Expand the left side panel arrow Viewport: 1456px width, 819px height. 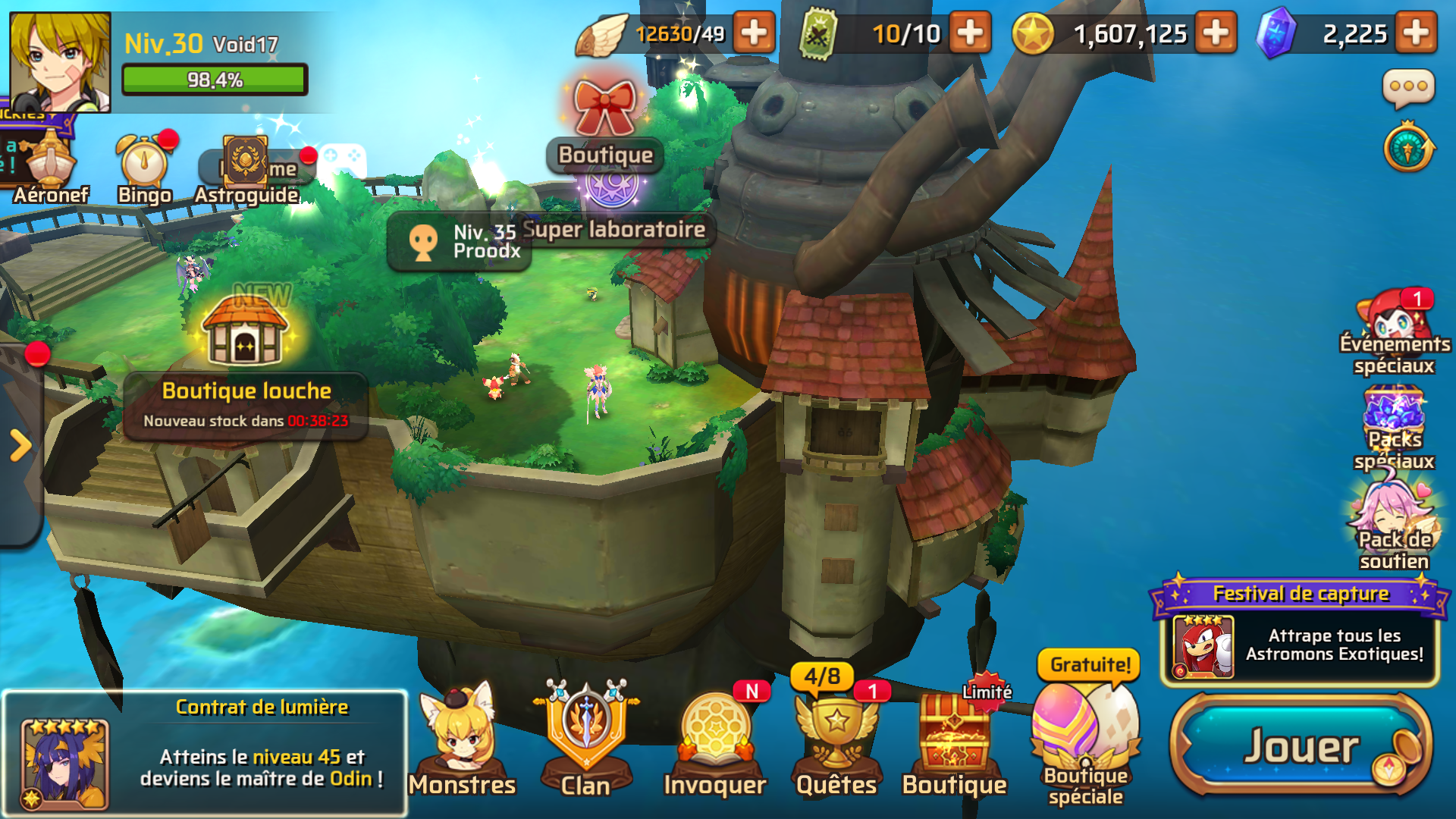coord(20,445)
